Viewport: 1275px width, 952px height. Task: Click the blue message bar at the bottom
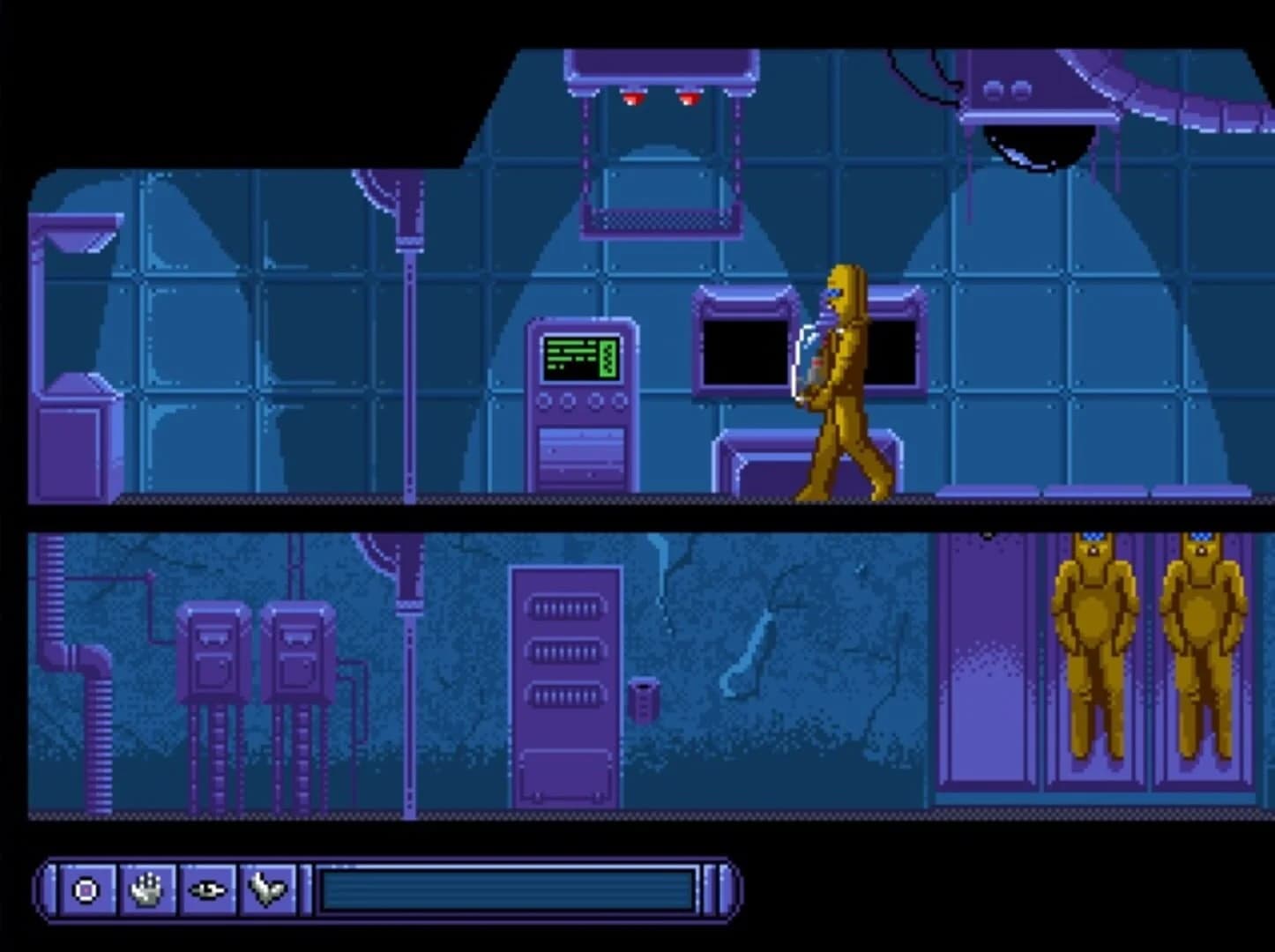[507, 890]
